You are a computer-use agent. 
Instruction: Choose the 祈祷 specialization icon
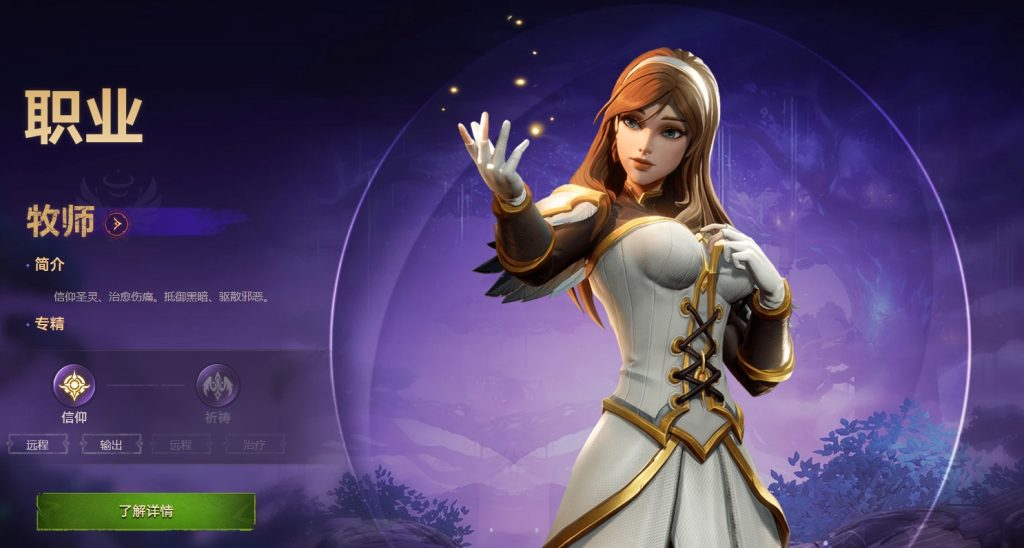[x=217, y=385]
